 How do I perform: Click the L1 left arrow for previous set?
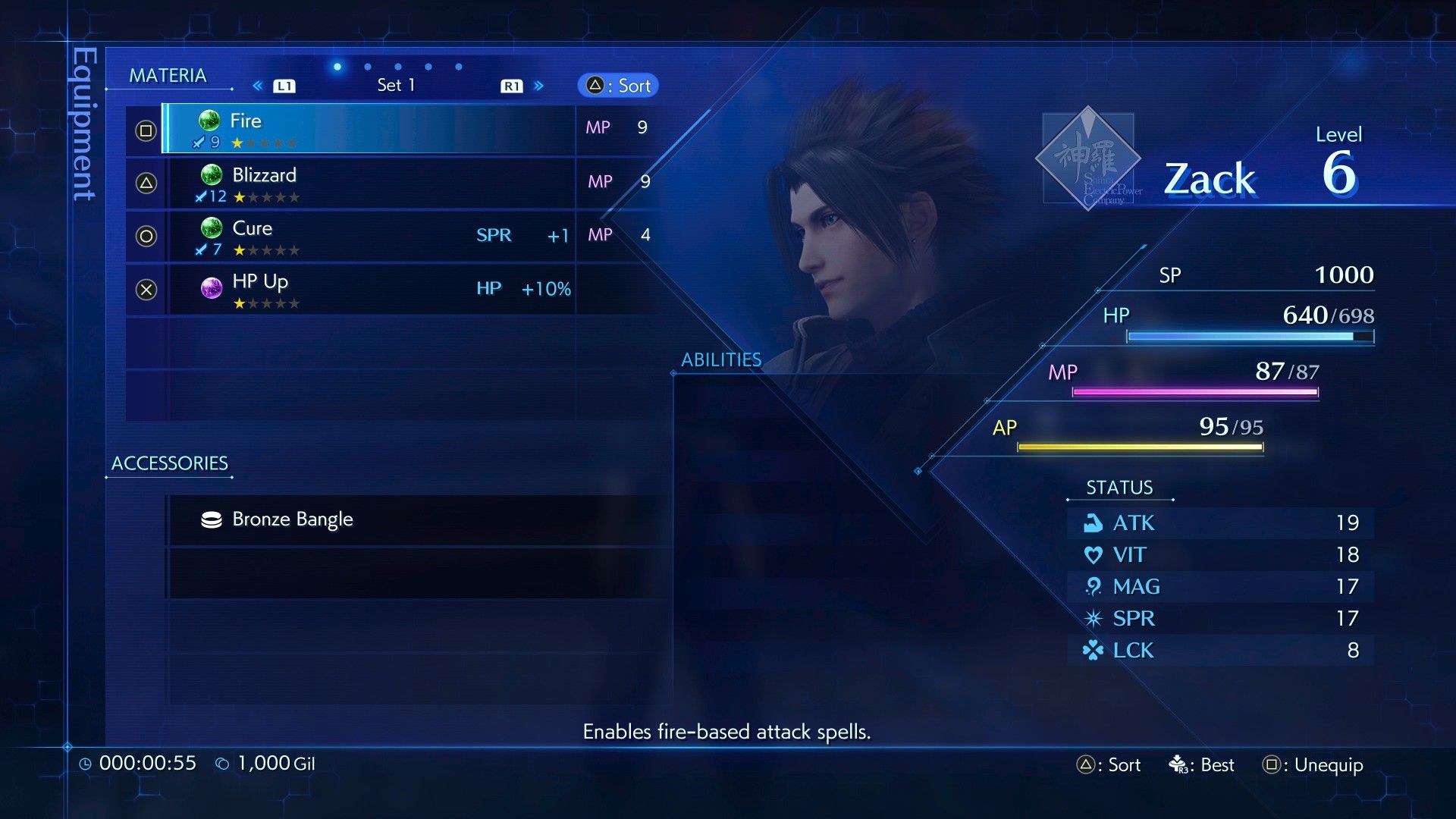pyautogui.click(x=258, y=86)
